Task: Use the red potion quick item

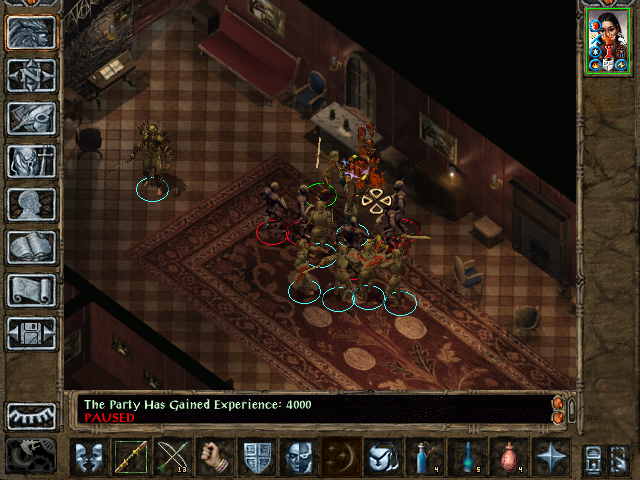Action: tap(509, 457)
